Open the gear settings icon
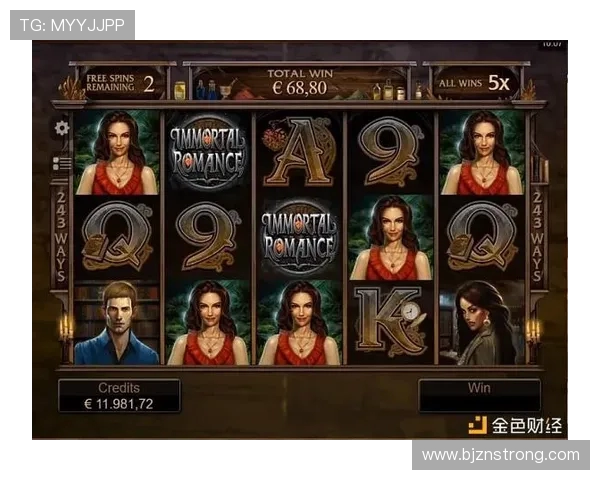This screenshot has height=480, width=600. (x=62, y=128)
